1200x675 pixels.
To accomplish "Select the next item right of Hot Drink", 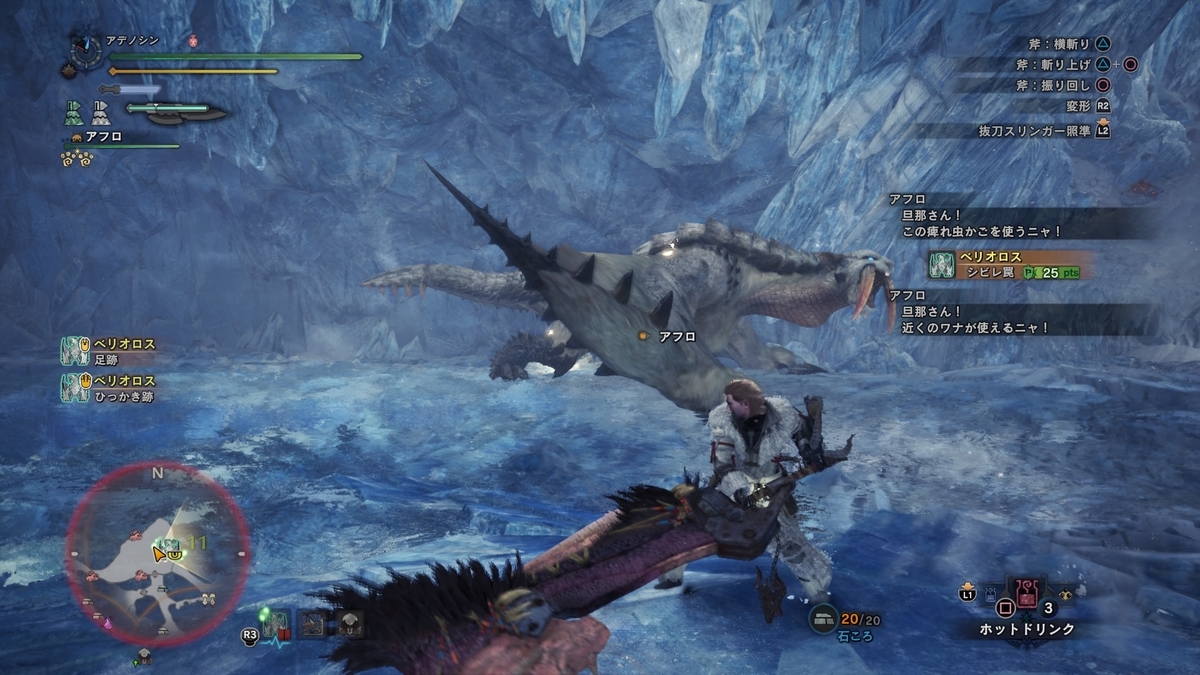I will (1063, 593).
